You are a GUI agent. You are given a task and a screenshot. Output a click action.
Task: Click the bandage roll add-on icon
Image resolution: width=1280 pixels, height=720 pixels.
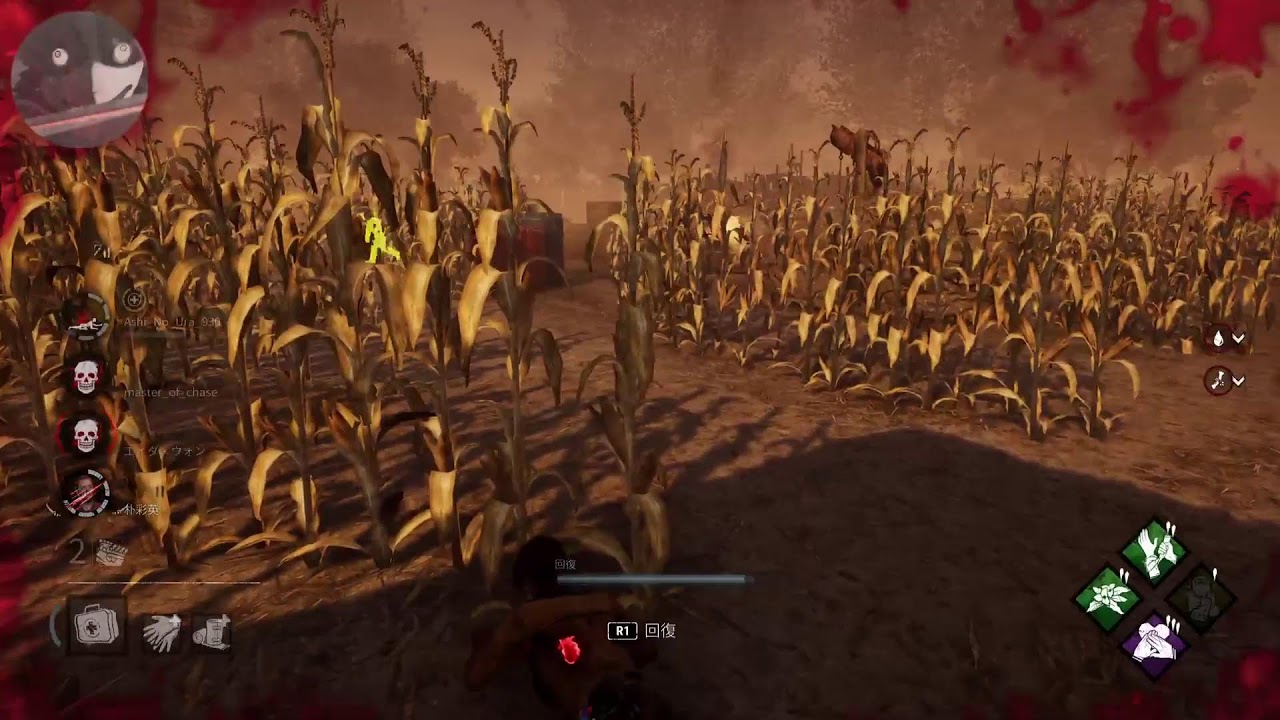pyautogui.click(x=212, y=632)
